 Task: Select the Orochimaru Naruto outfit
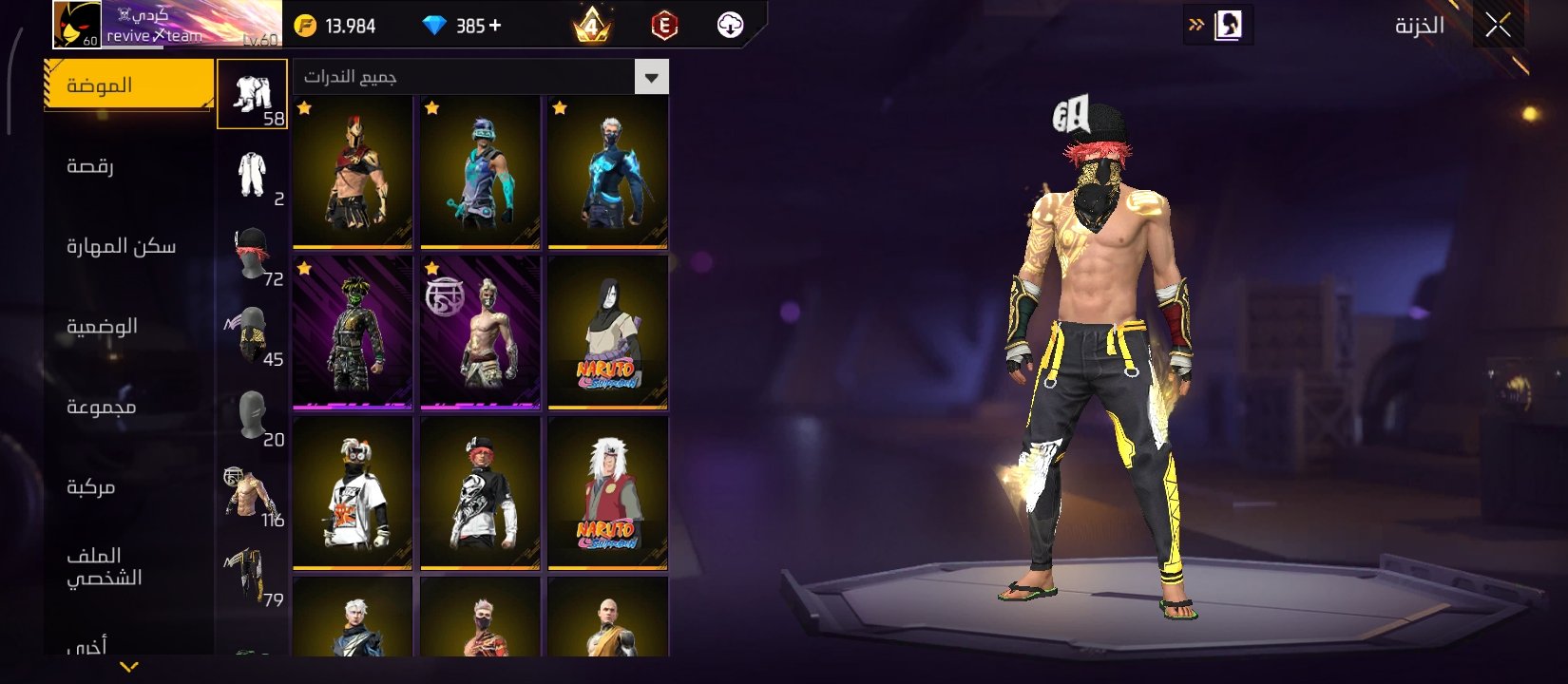click(x=607, y=332)
